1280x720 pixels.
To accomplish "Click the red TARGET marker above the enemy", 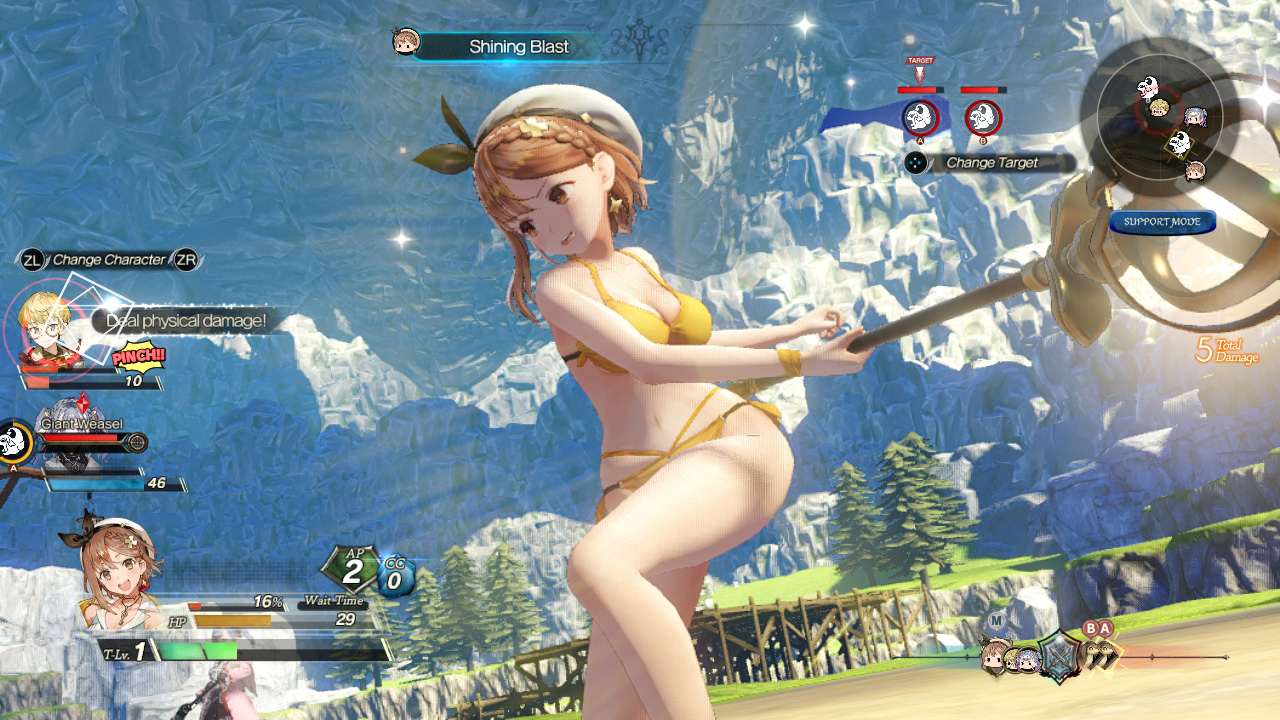I will (x=919, y=62).
